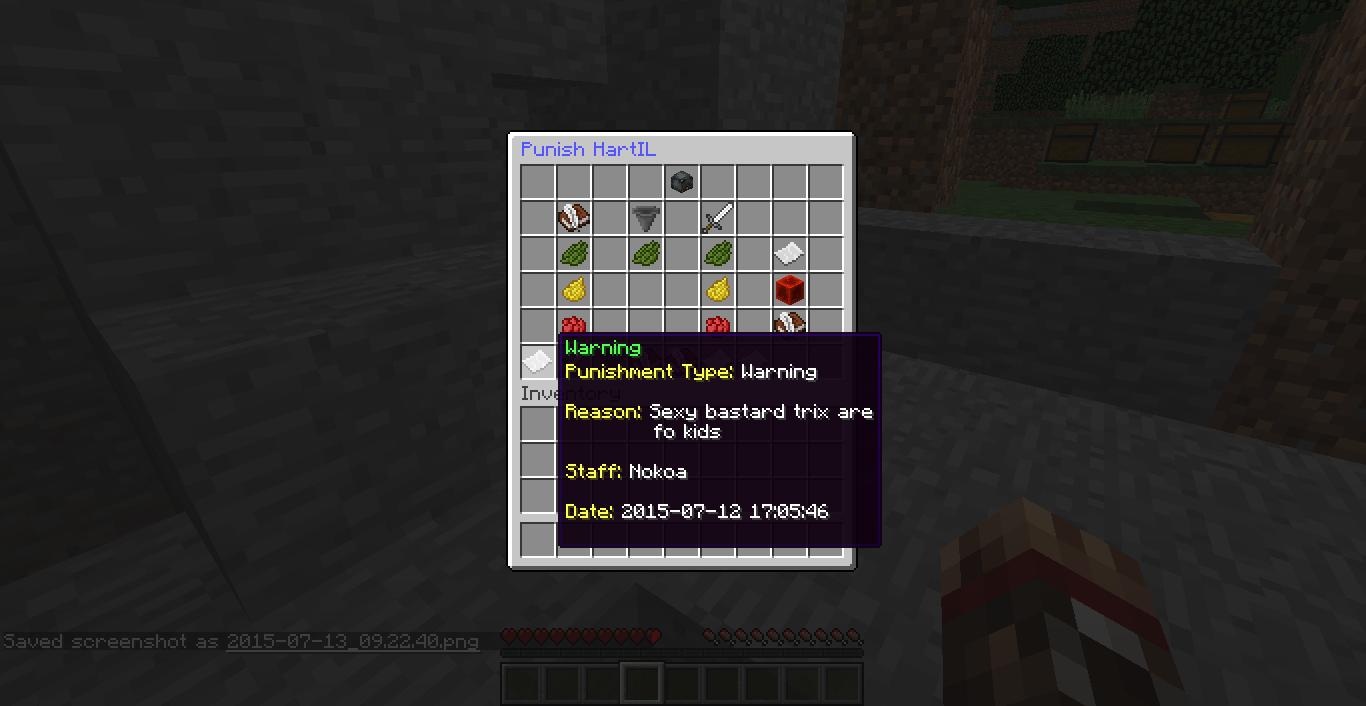Click the redstone block item

coord(789,290)
